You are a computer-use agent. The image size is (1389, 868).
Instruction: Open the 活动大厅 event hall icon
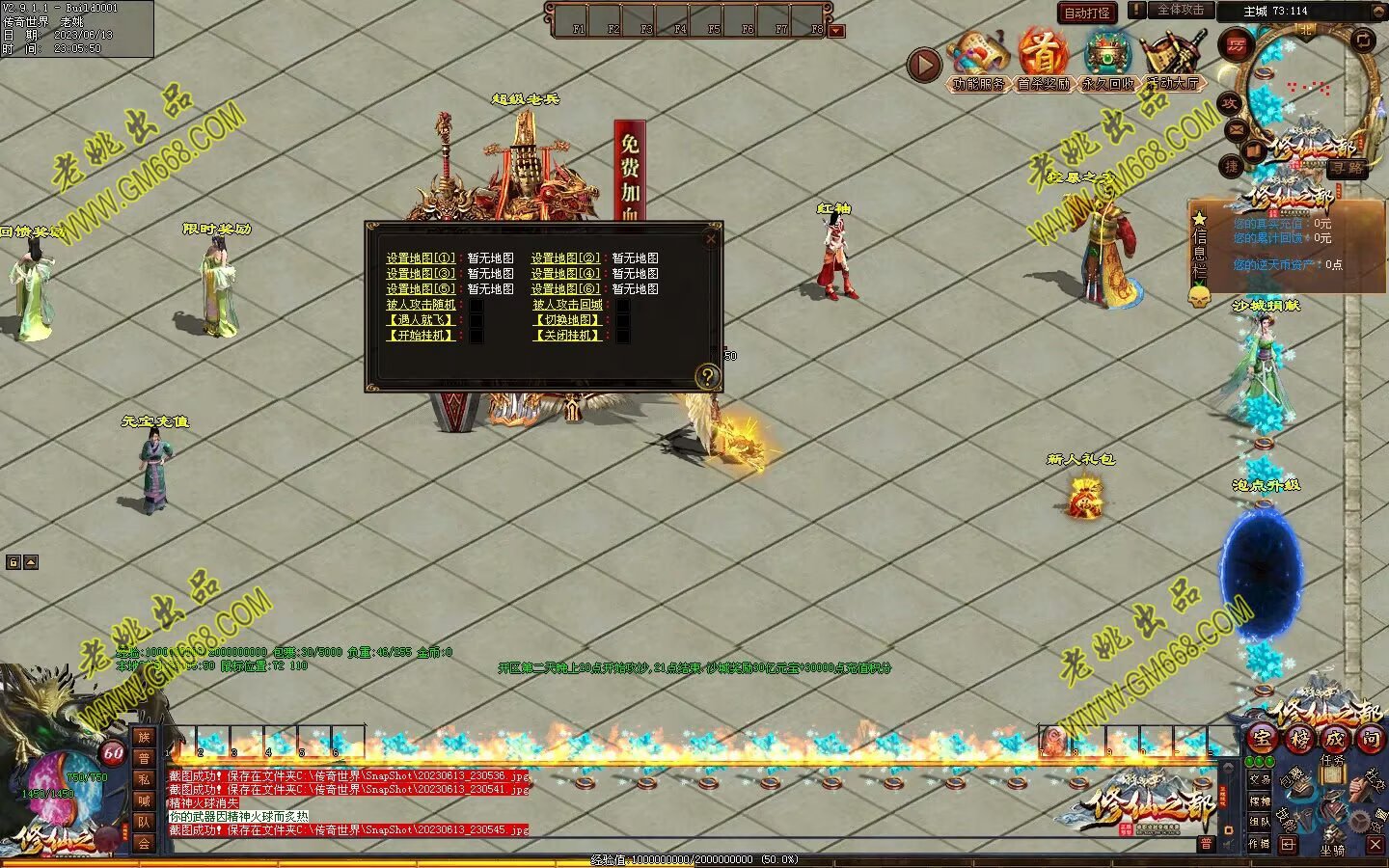[1172, 60]
